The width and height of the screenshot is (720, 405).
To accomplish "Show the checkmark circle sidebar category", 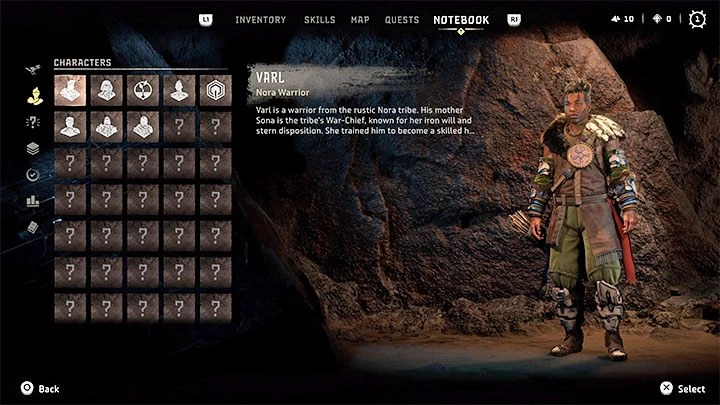I will (32, 174).
